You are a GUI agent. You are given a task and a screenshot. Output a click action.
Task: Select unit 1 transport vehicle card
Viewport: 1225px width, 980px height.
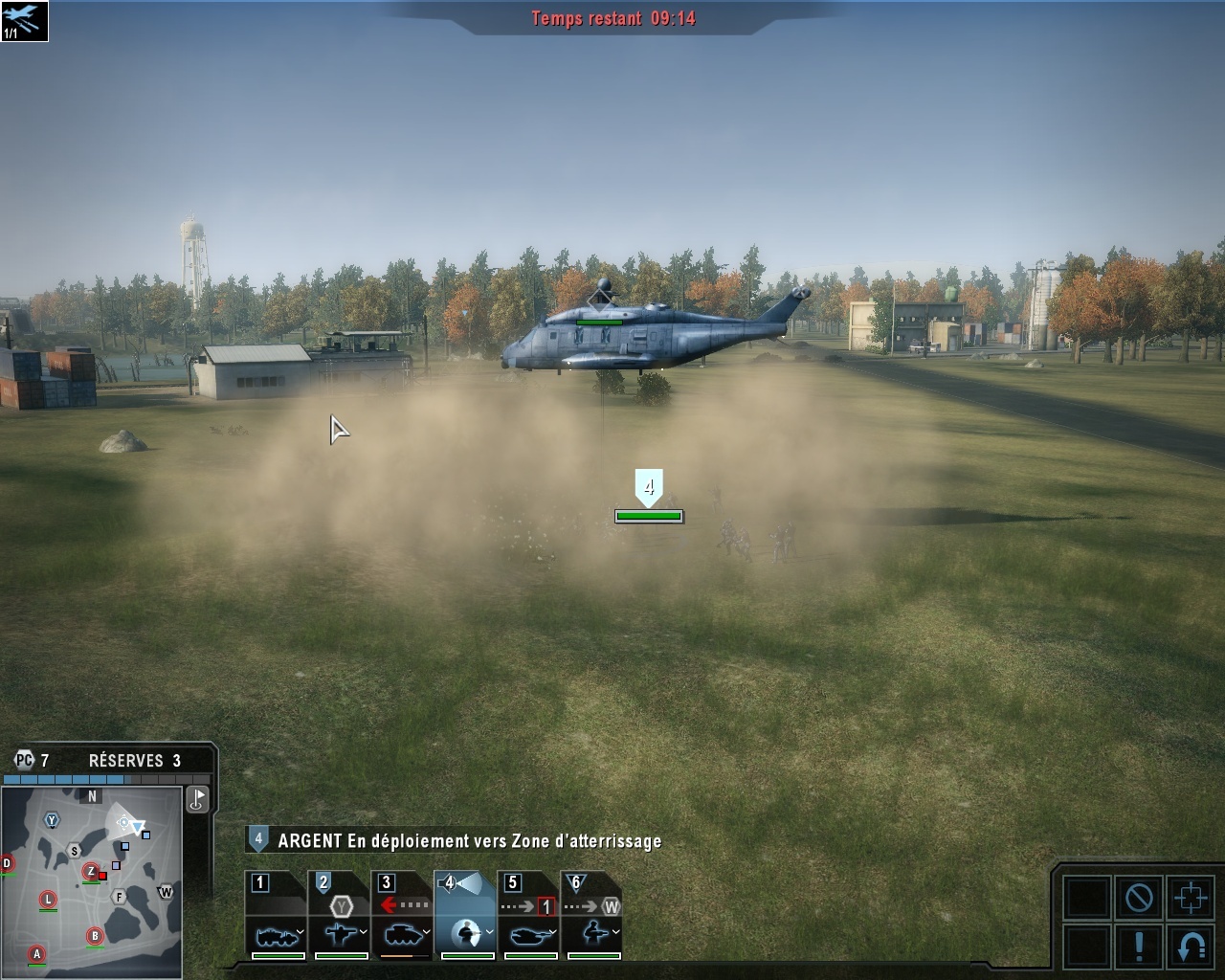[x=276, y=915]
